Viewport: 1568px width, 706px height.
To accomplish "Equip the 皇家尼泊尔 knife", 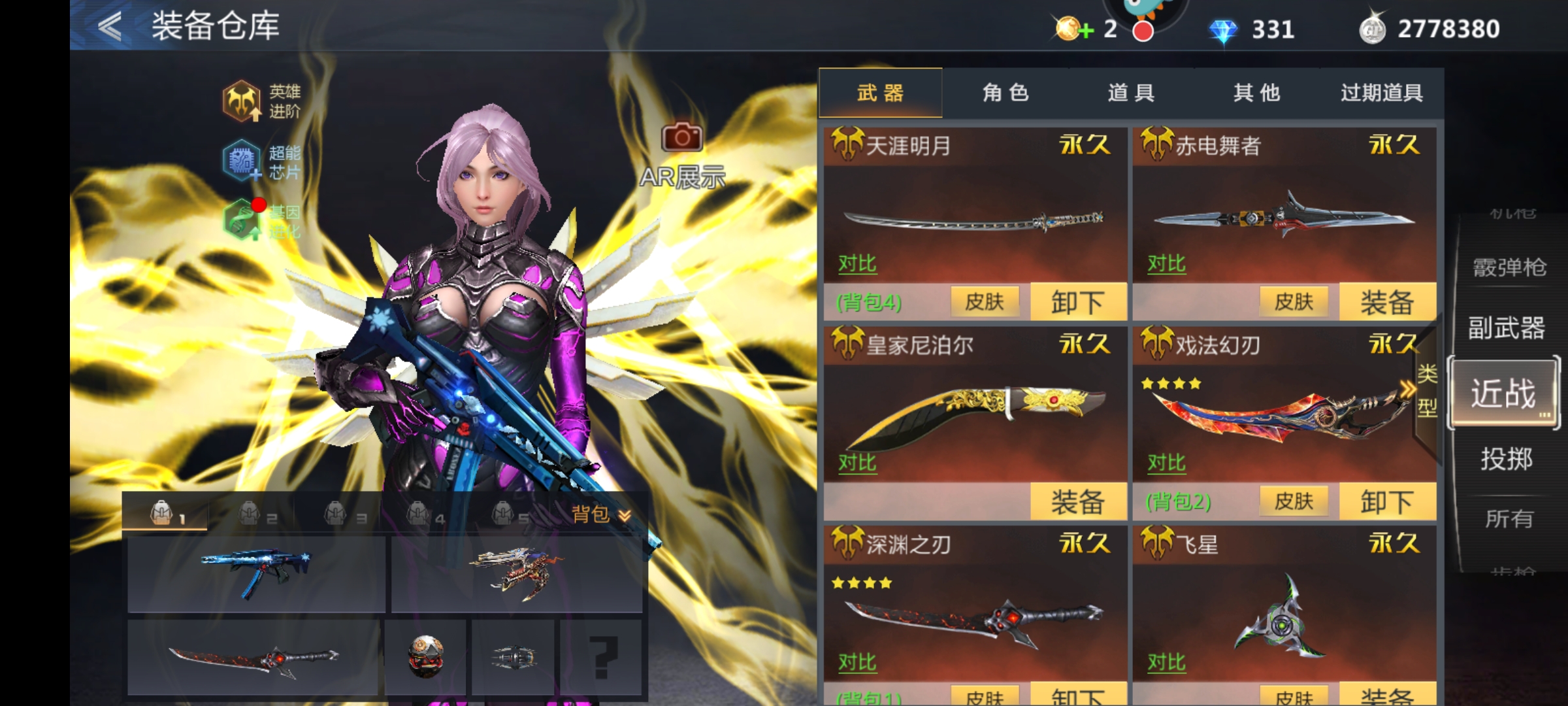I will 1078,502.
